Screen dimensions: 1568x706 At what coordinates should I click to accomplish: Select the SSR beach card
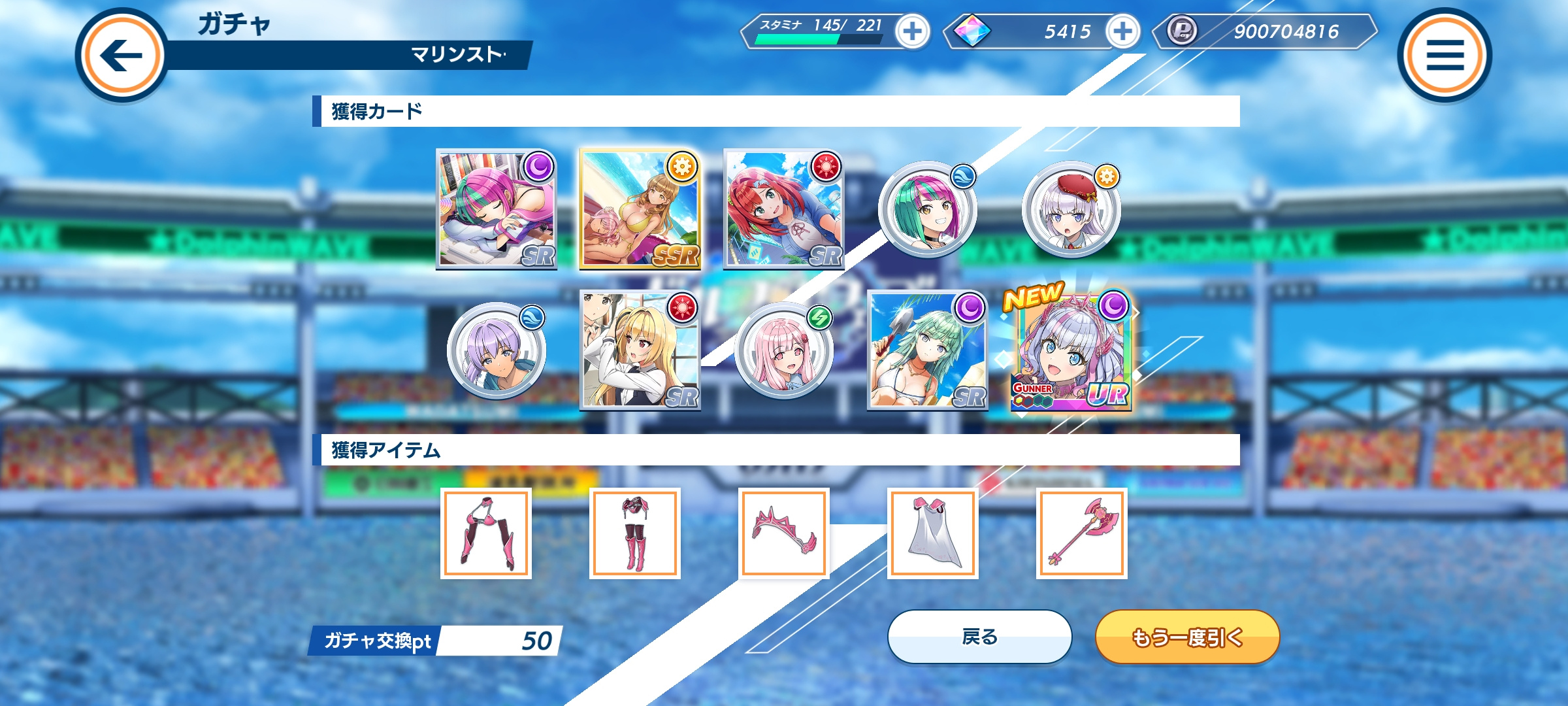(640, 209)
